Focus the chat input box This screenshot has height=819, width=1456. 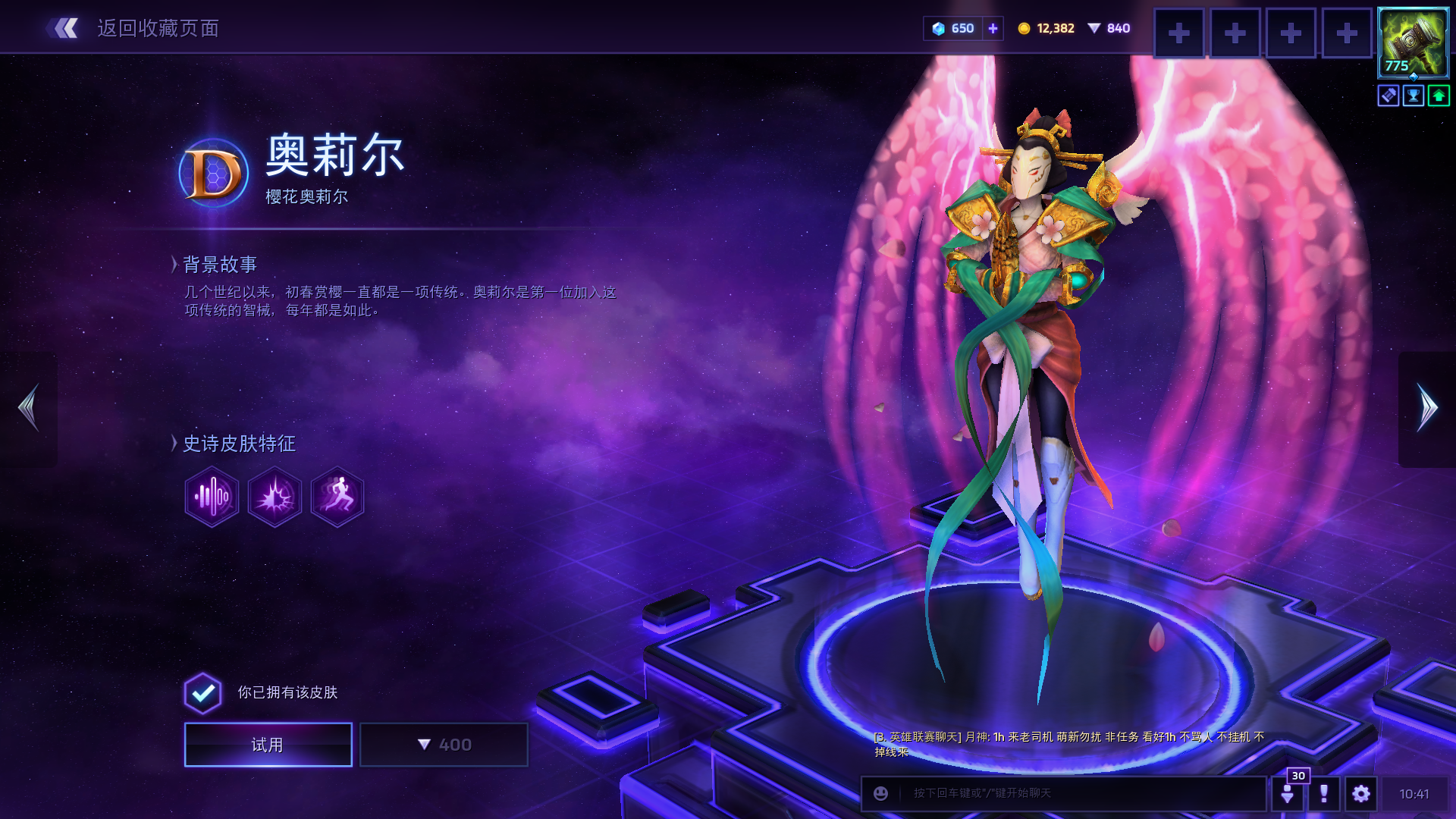point(1077,793)
